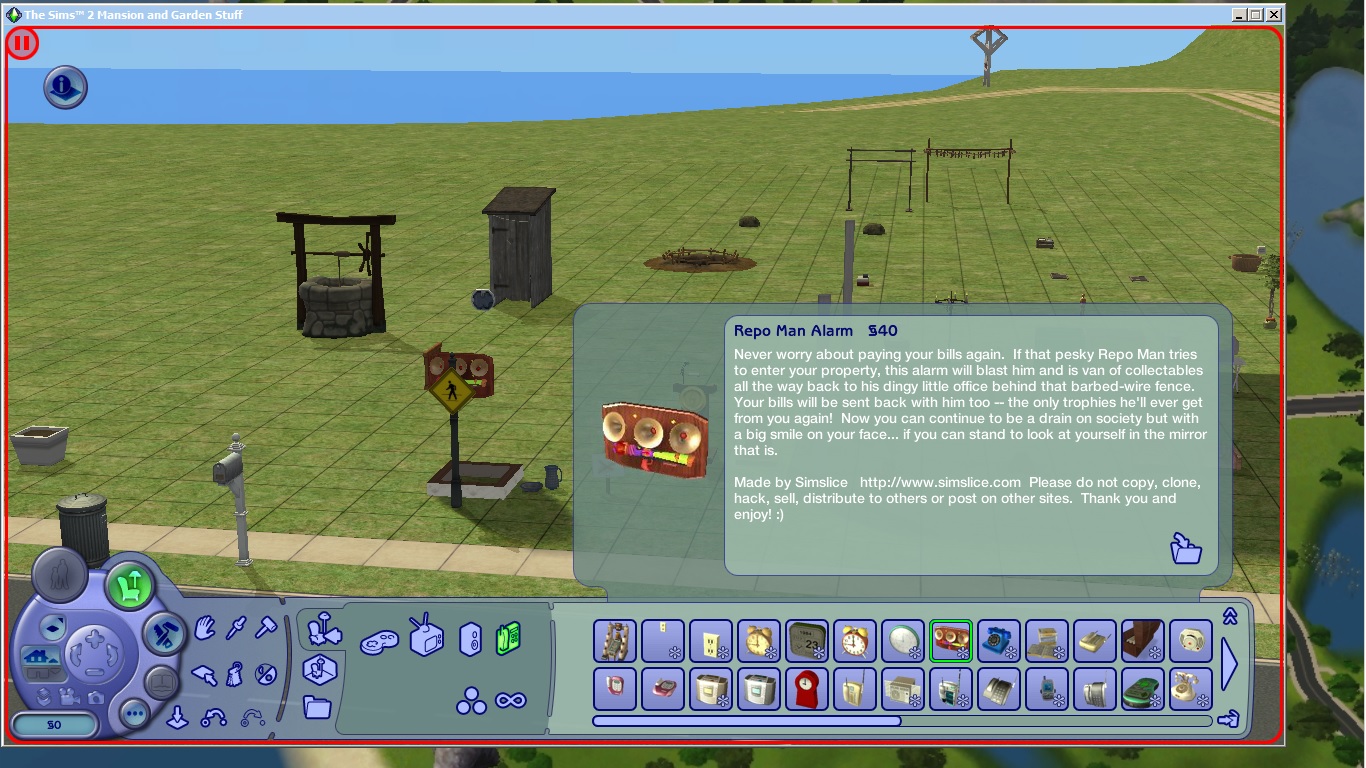Image resolution: width=1366 pixels, height=768 pixels.
Task: Open the All Items infinity category
Action: click(x=512, y=700)
